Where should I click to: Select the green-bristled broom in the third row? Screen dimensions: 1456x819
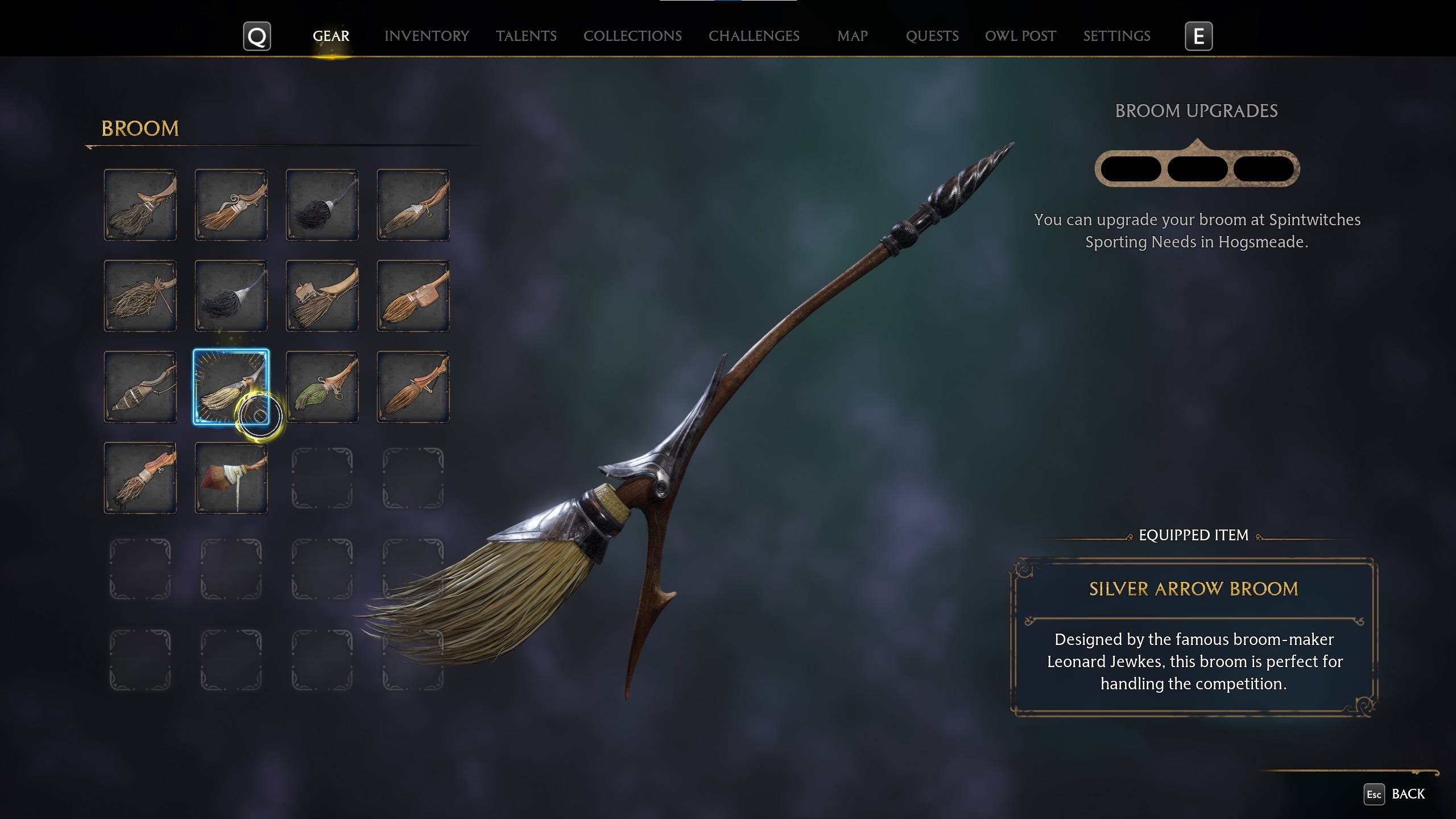321,388
